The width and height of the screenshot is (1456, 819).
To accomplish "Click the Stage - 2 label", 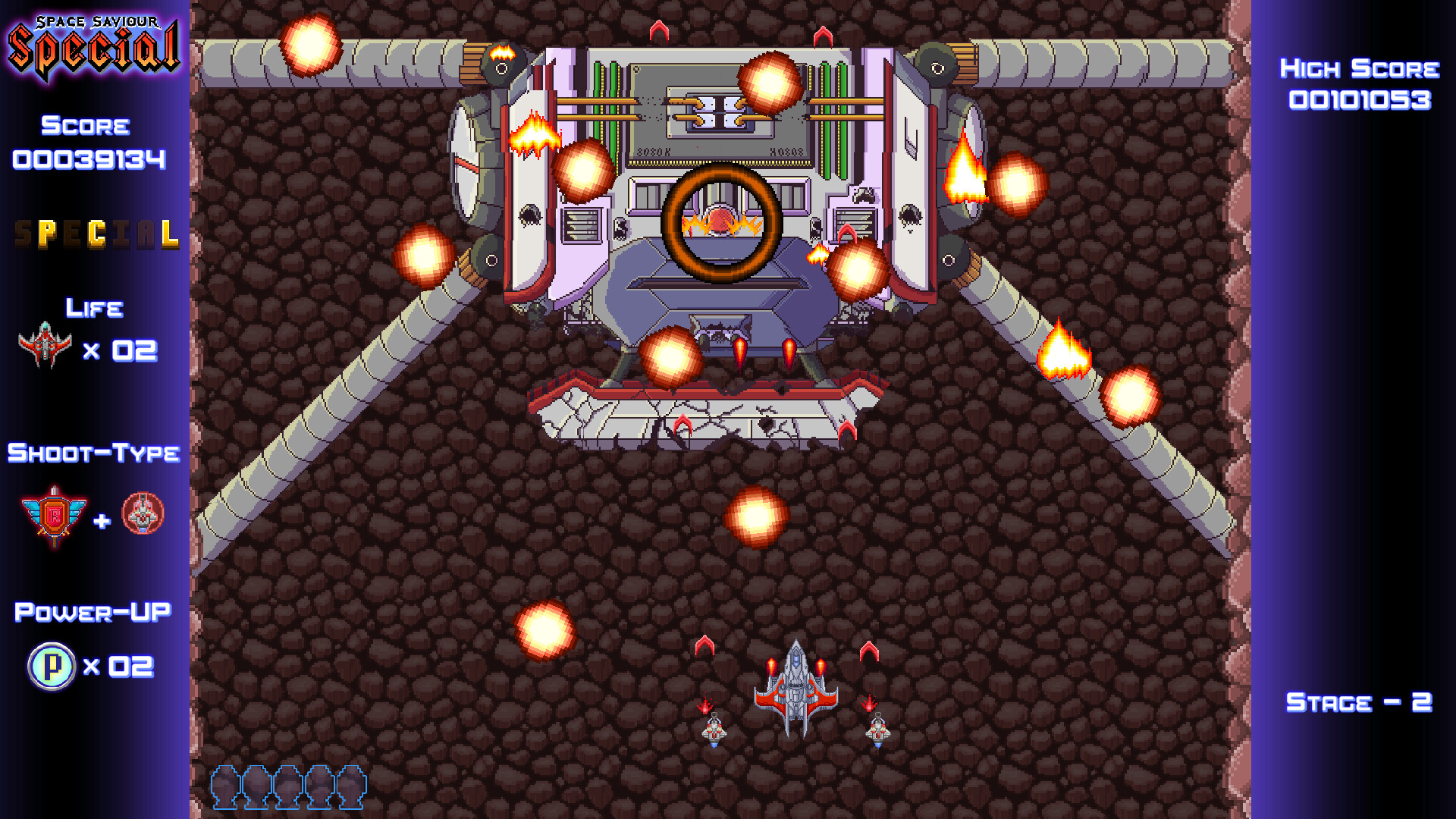I will pos(1357,702).
